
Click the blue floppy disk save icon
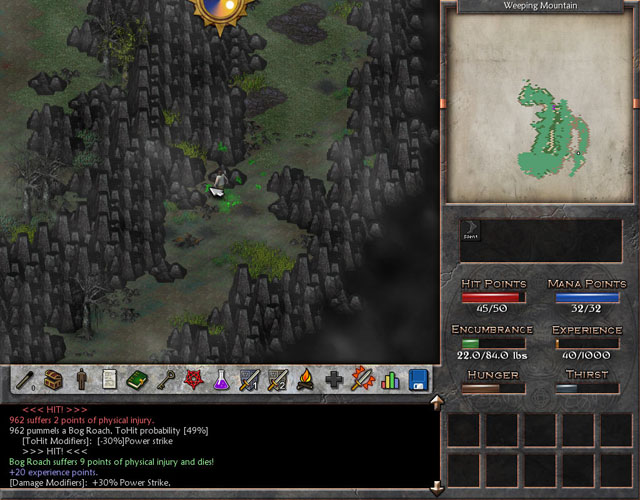(418, 380)
